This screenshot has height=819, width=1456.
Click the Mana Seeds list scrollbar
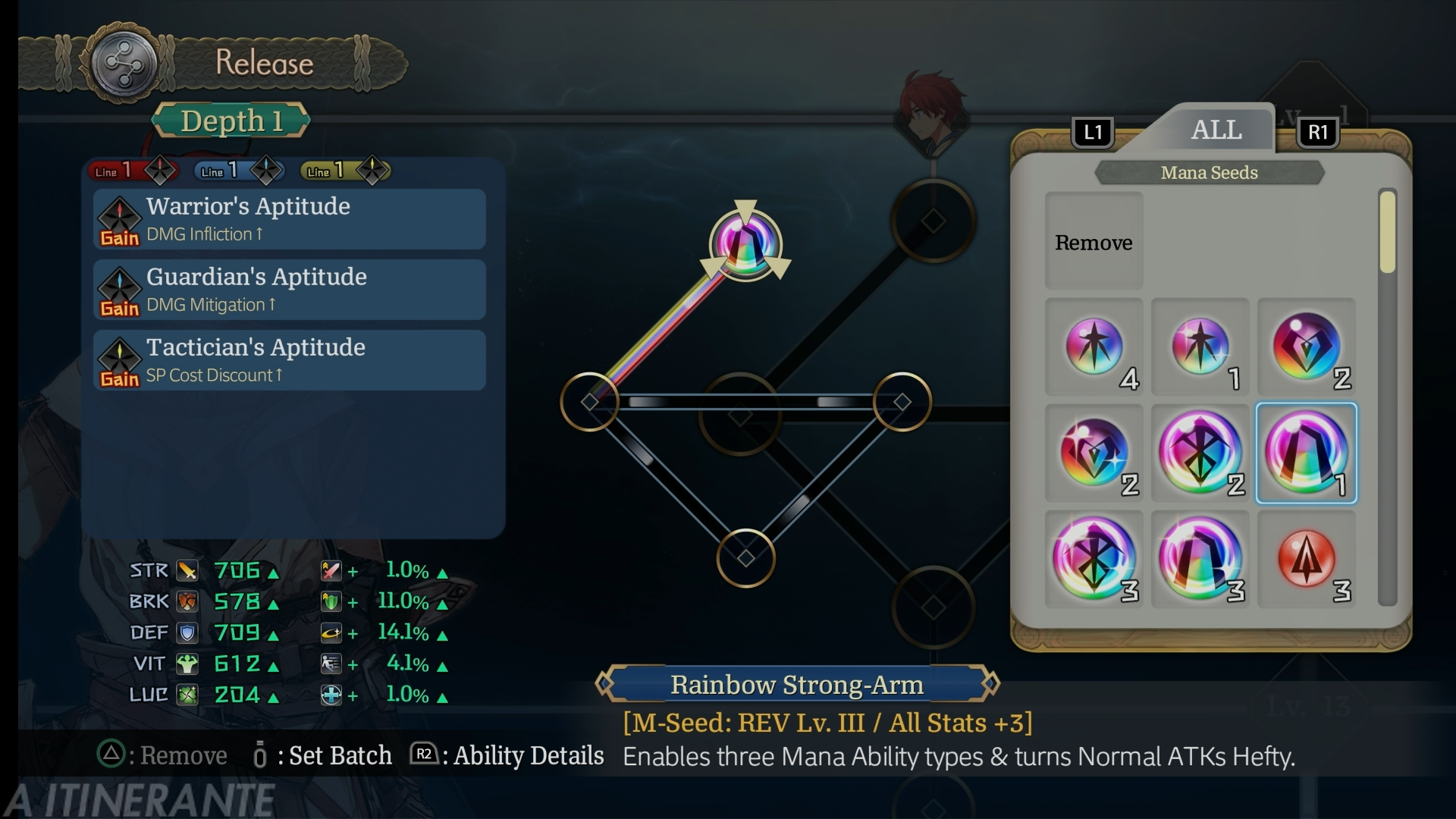pyautogui.click(x=1387, y=232)
